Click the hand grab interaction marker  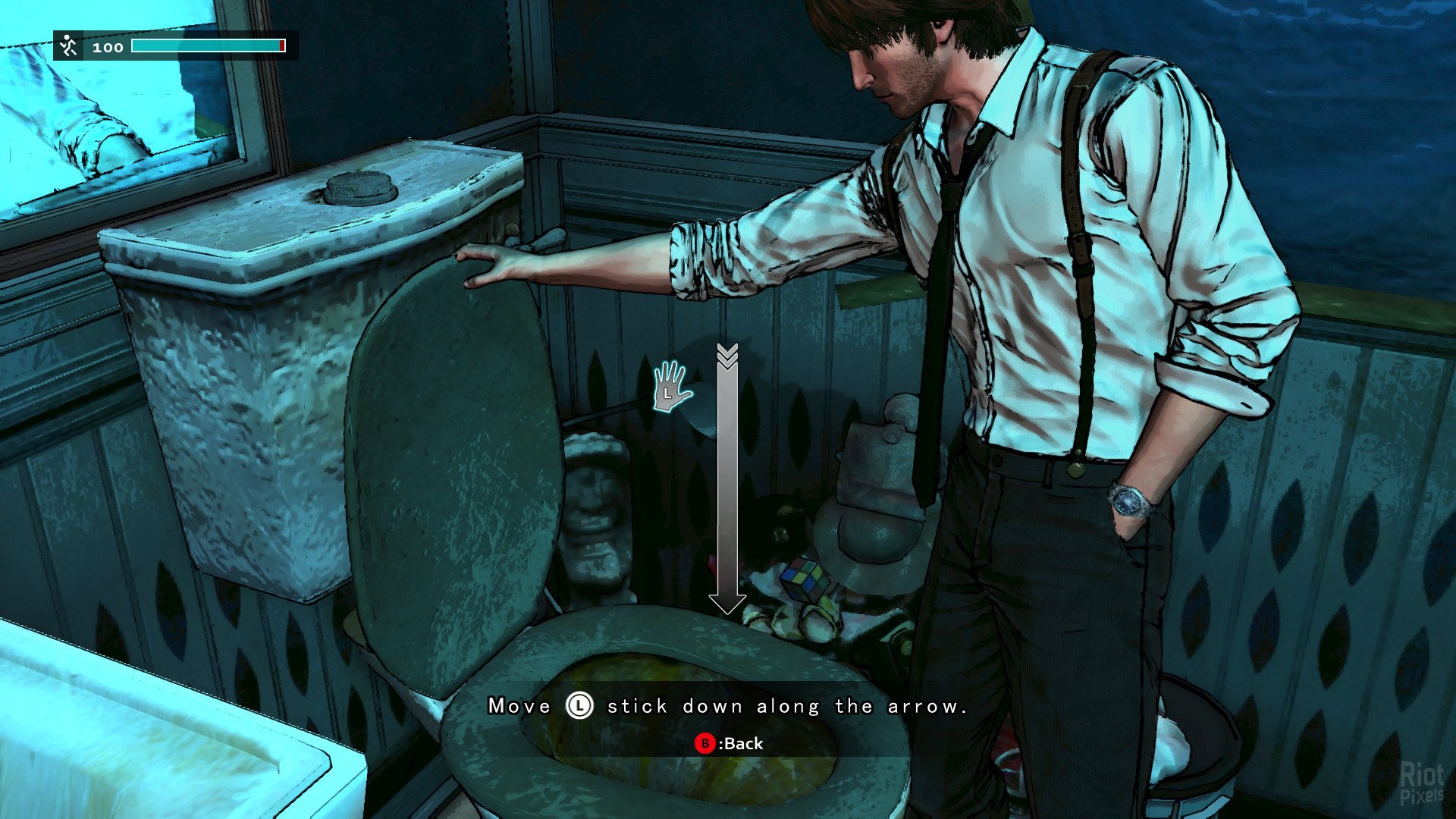tap(671, 388)
